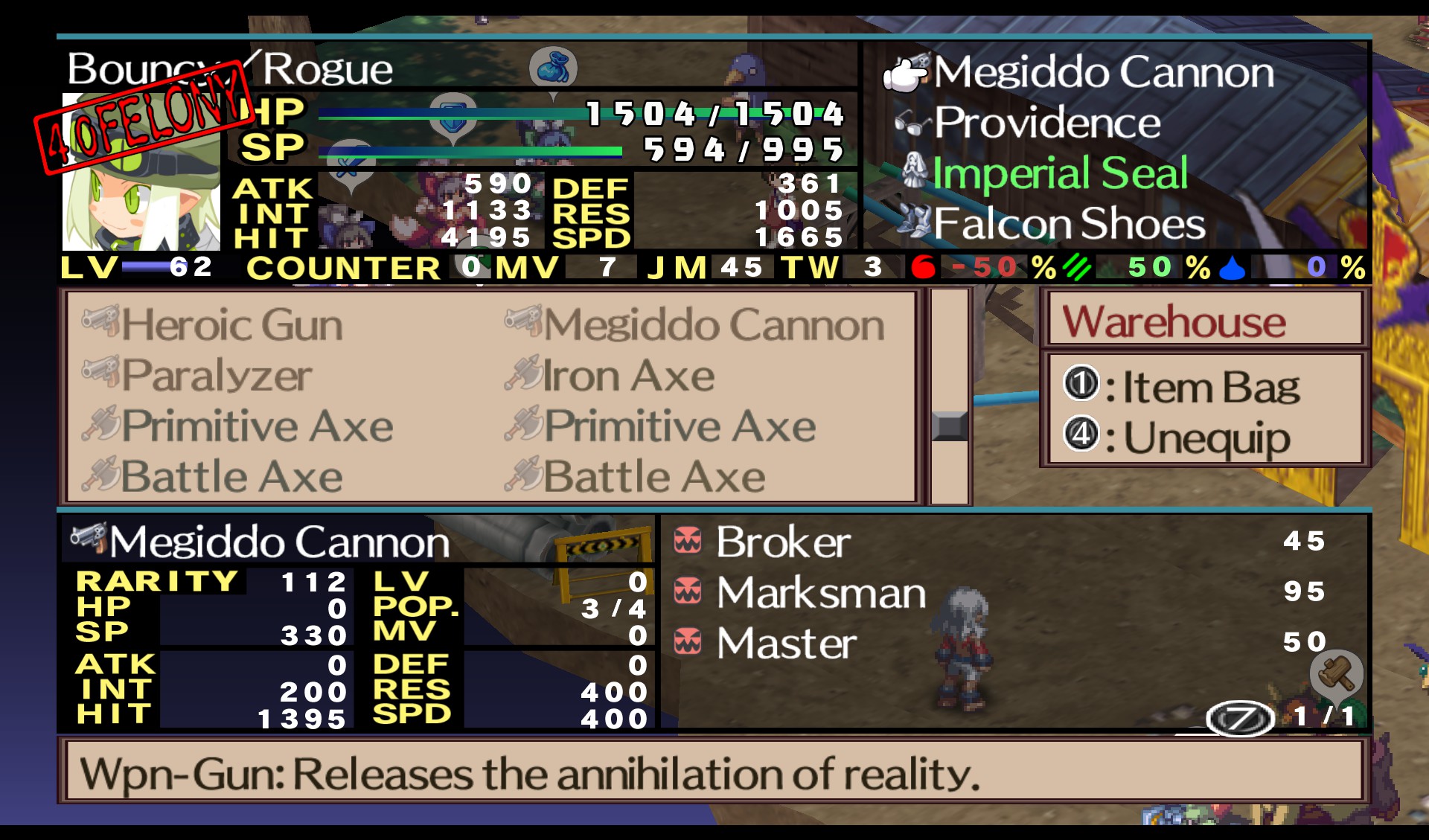Select the Paralyzer gun in the list

pyautogui.click(x=216, y=376)
